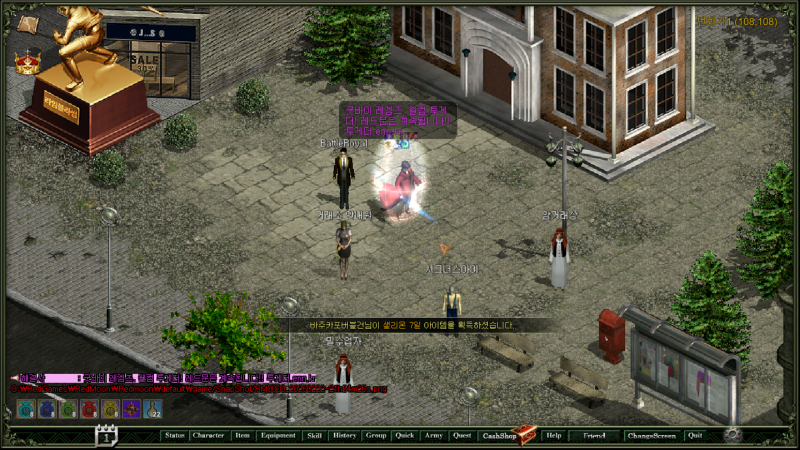Use the potion flask with count 22

(x=153, y=408)
